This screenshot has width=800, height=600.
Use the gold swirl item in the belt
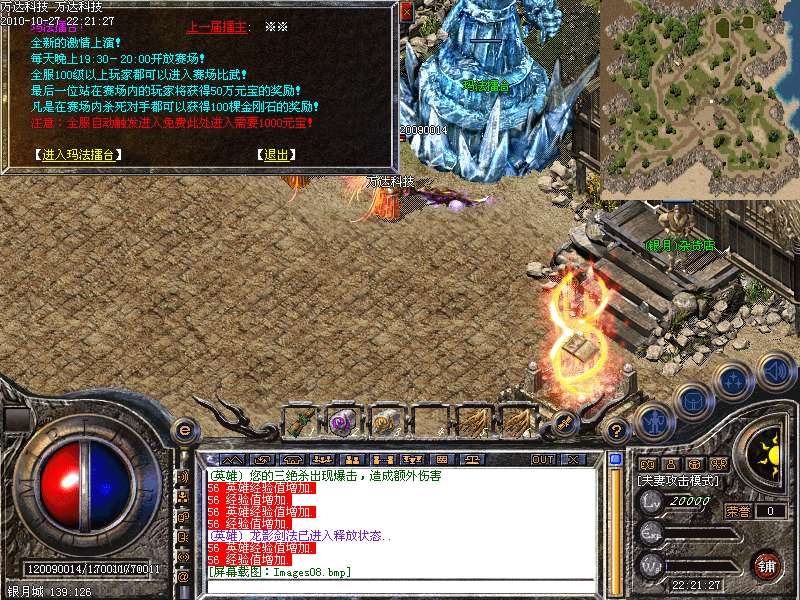tap(385, 421)
